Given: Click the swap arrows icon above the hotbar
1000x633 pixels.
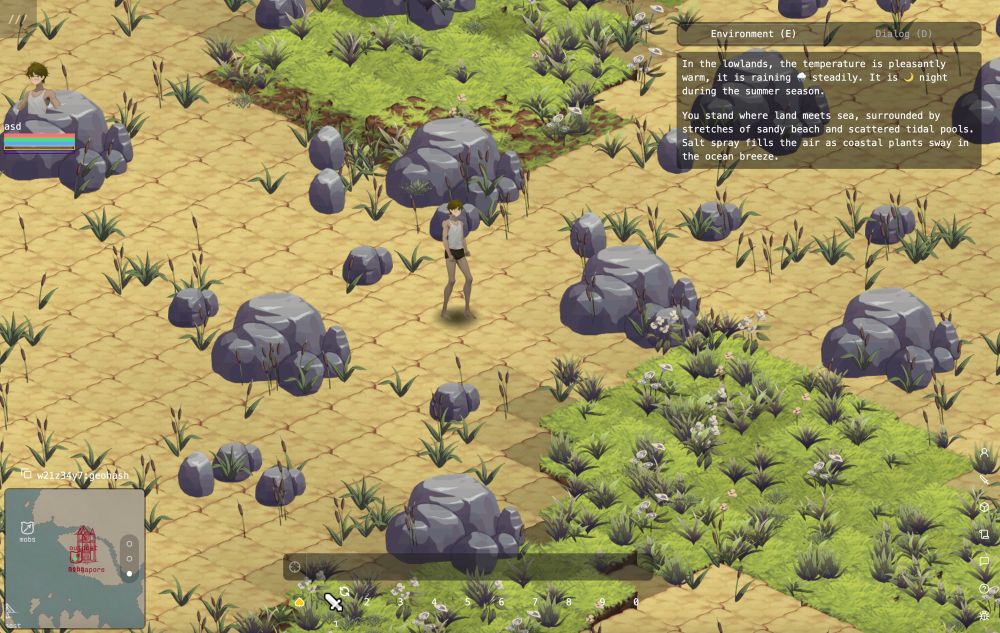Looking at the screenshot, I should pyautogui.click(x=345, y=590).
